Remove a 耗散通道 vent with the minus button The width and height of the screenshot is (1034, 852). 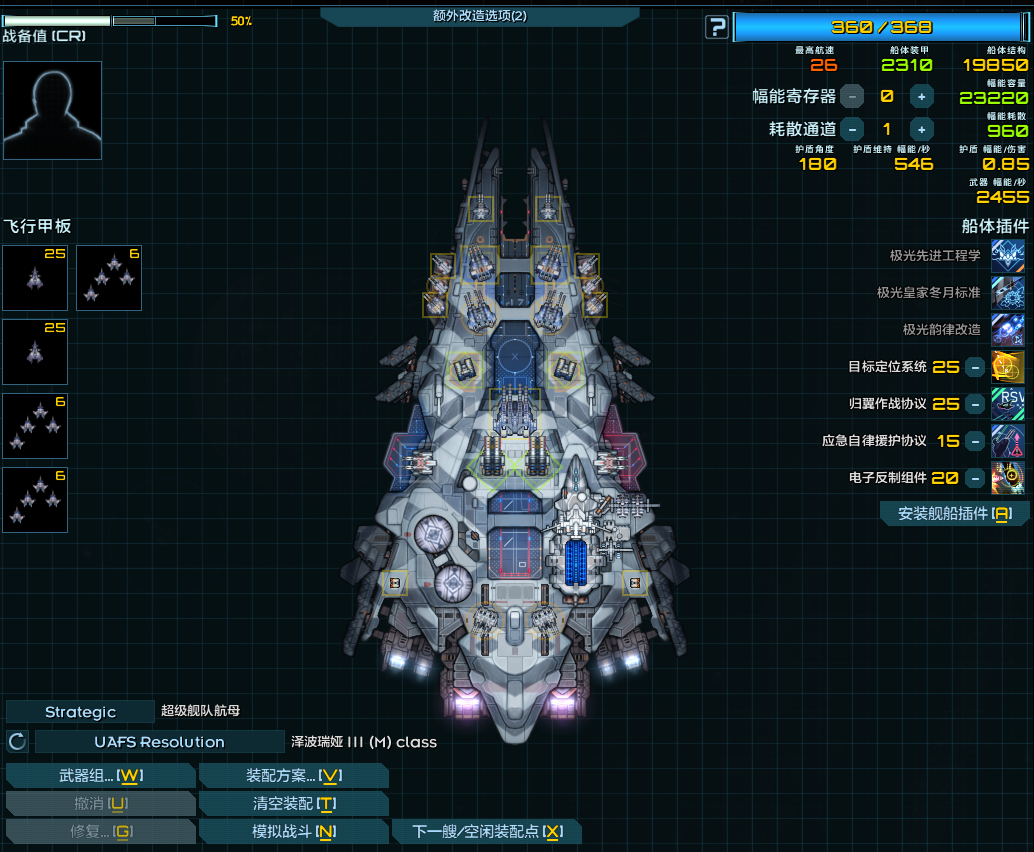point(852,129)
